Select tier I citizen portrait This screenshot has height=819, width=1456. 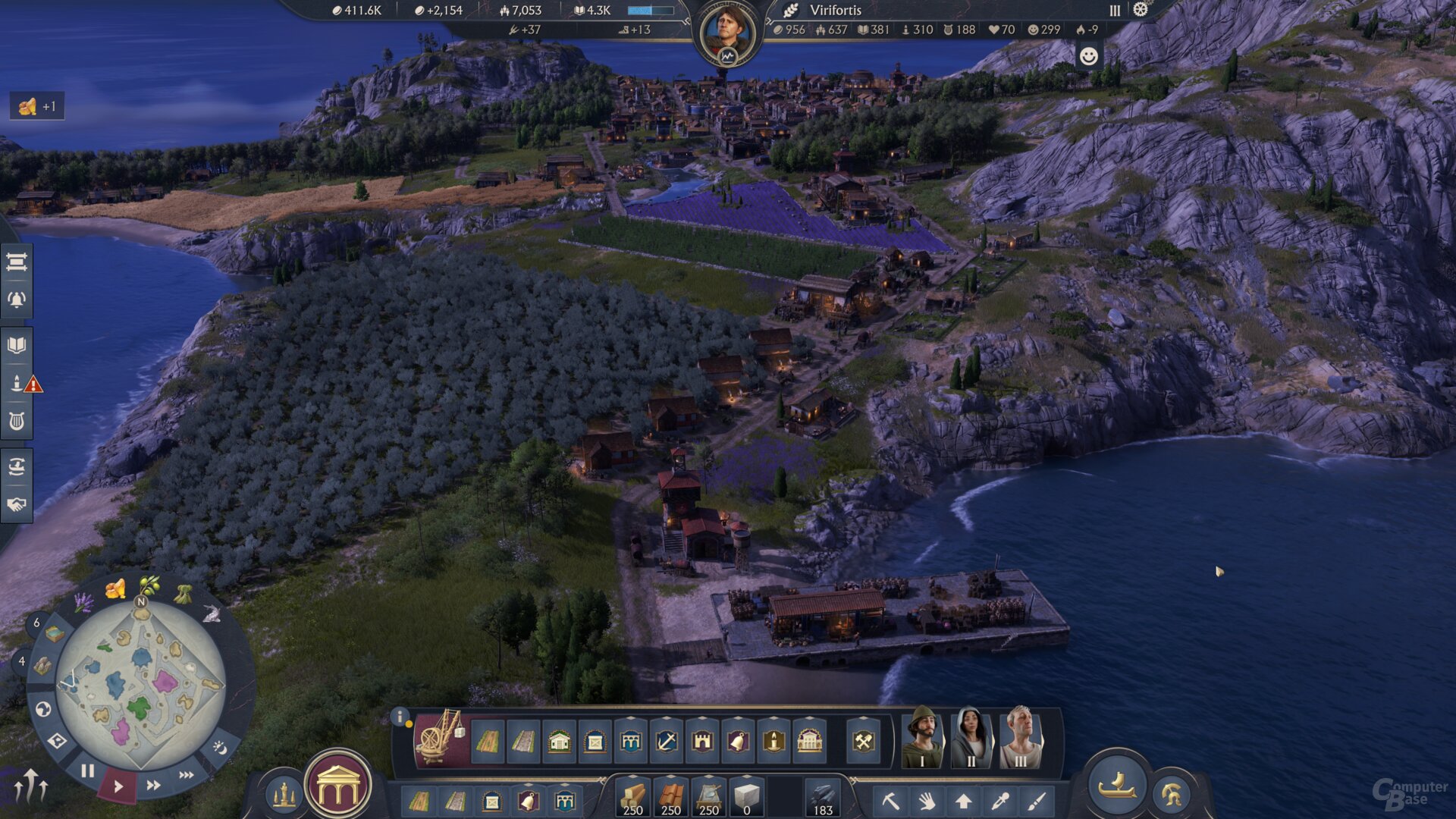922,738
